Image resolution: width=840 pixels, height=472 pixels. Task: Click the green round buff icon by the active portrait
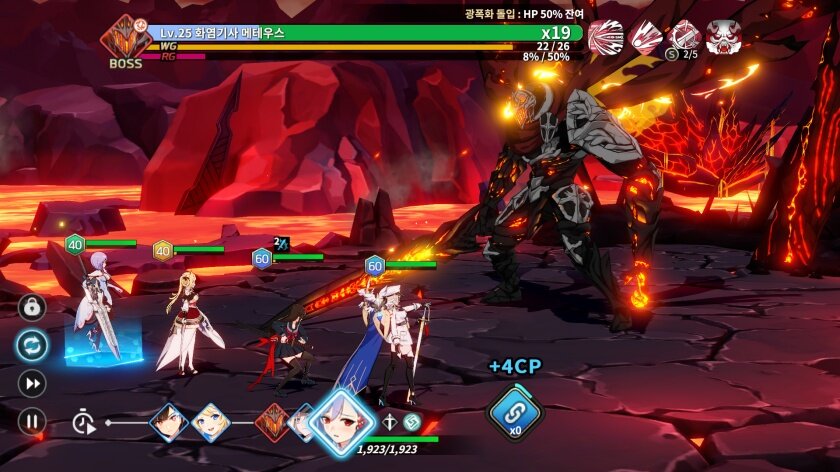point(411,422)
